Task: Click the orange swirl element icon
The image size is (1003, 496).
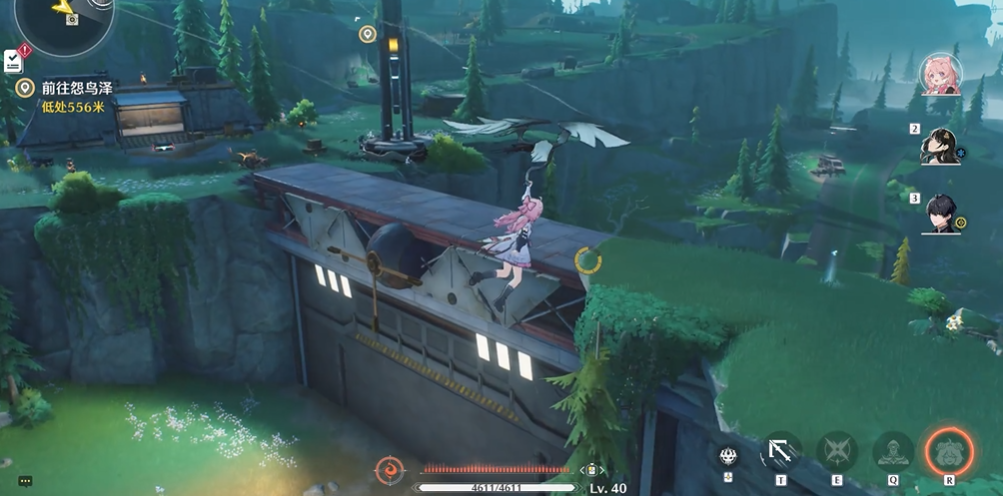Action: pyautogui.click(x=388, y=469)
